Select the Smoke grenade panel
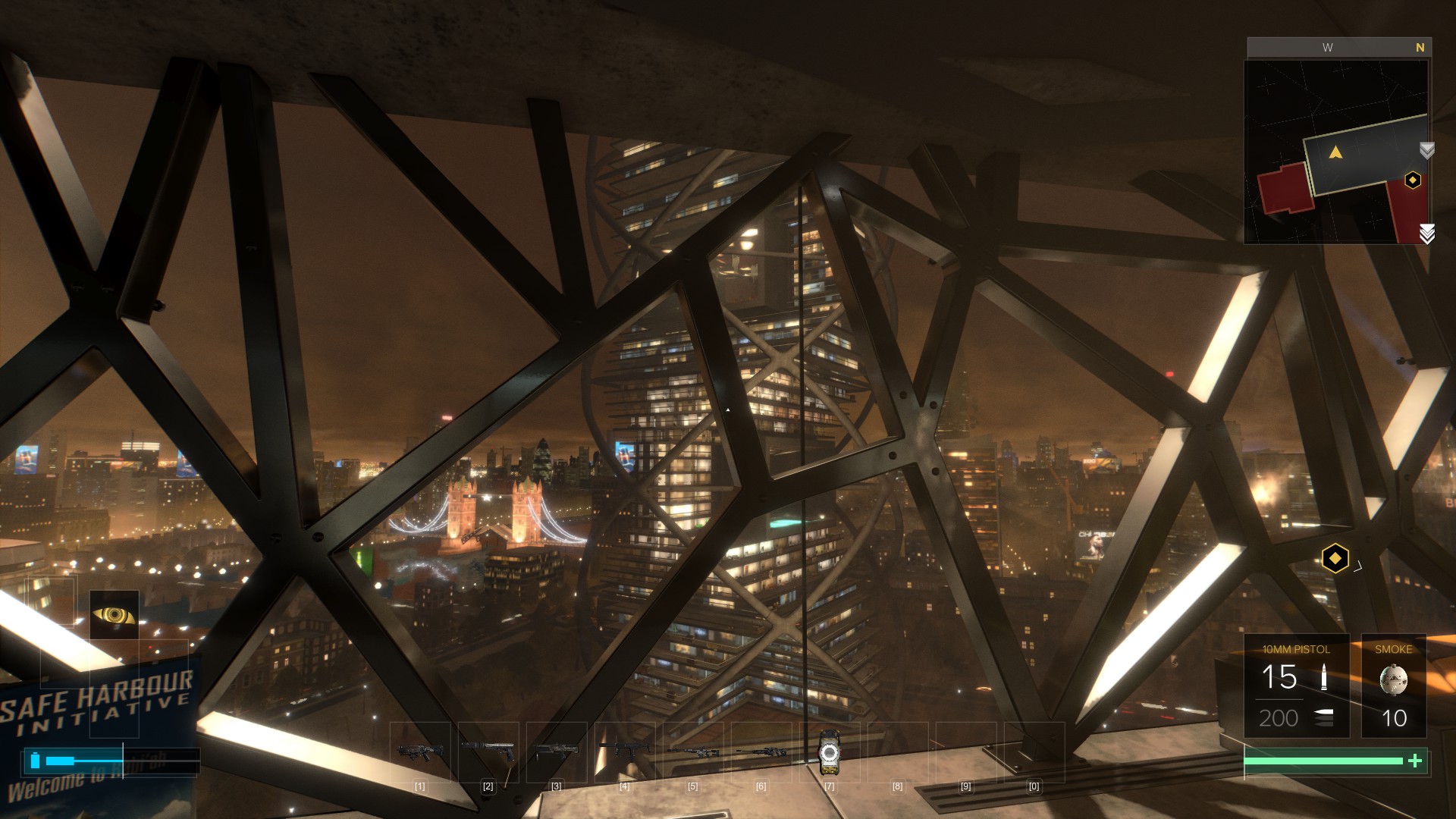Screen dimensions: 1456x819 1393,686
